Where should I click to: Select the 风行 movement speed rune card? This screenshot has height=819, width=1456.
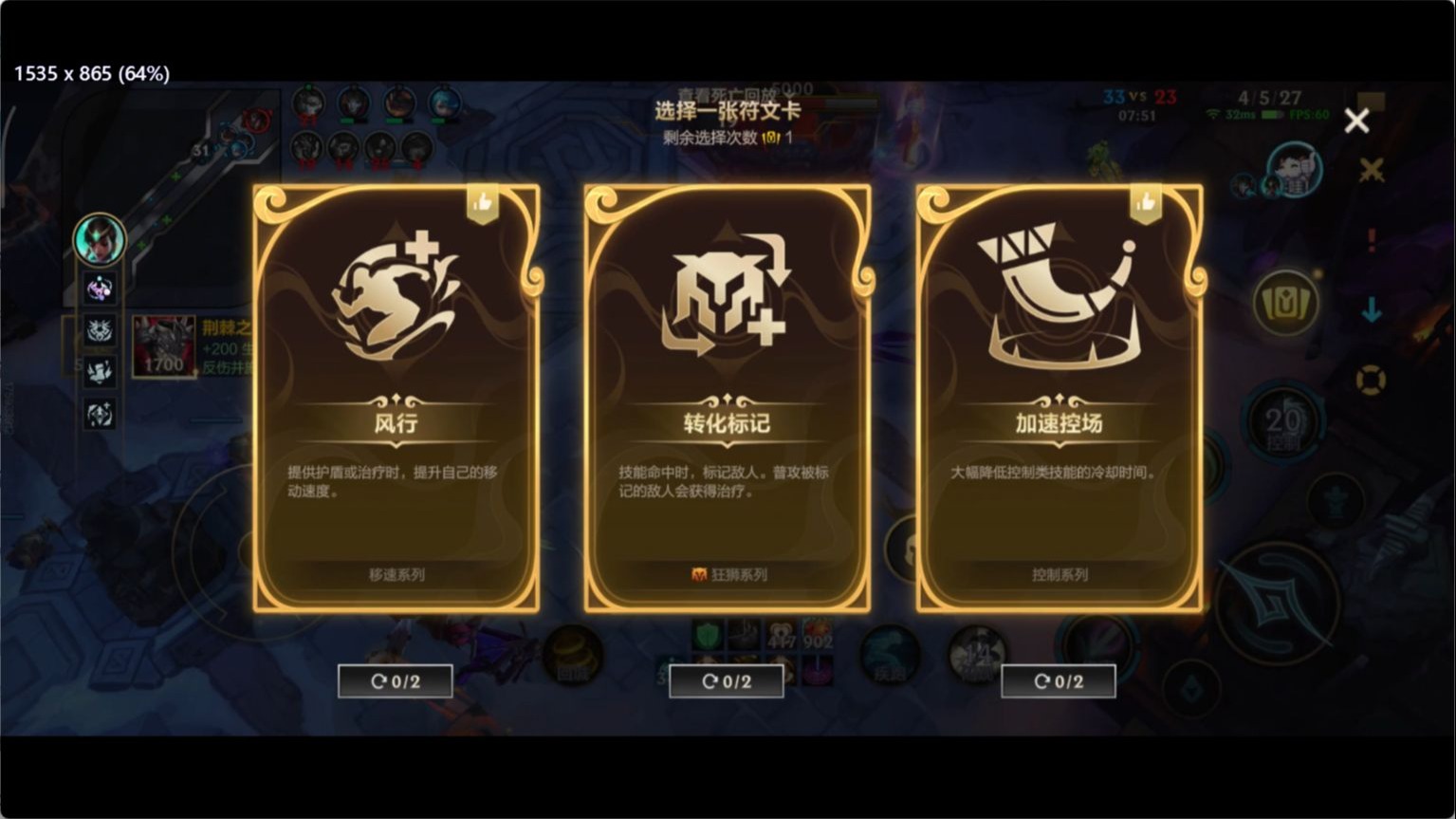[x=396, y=399]
